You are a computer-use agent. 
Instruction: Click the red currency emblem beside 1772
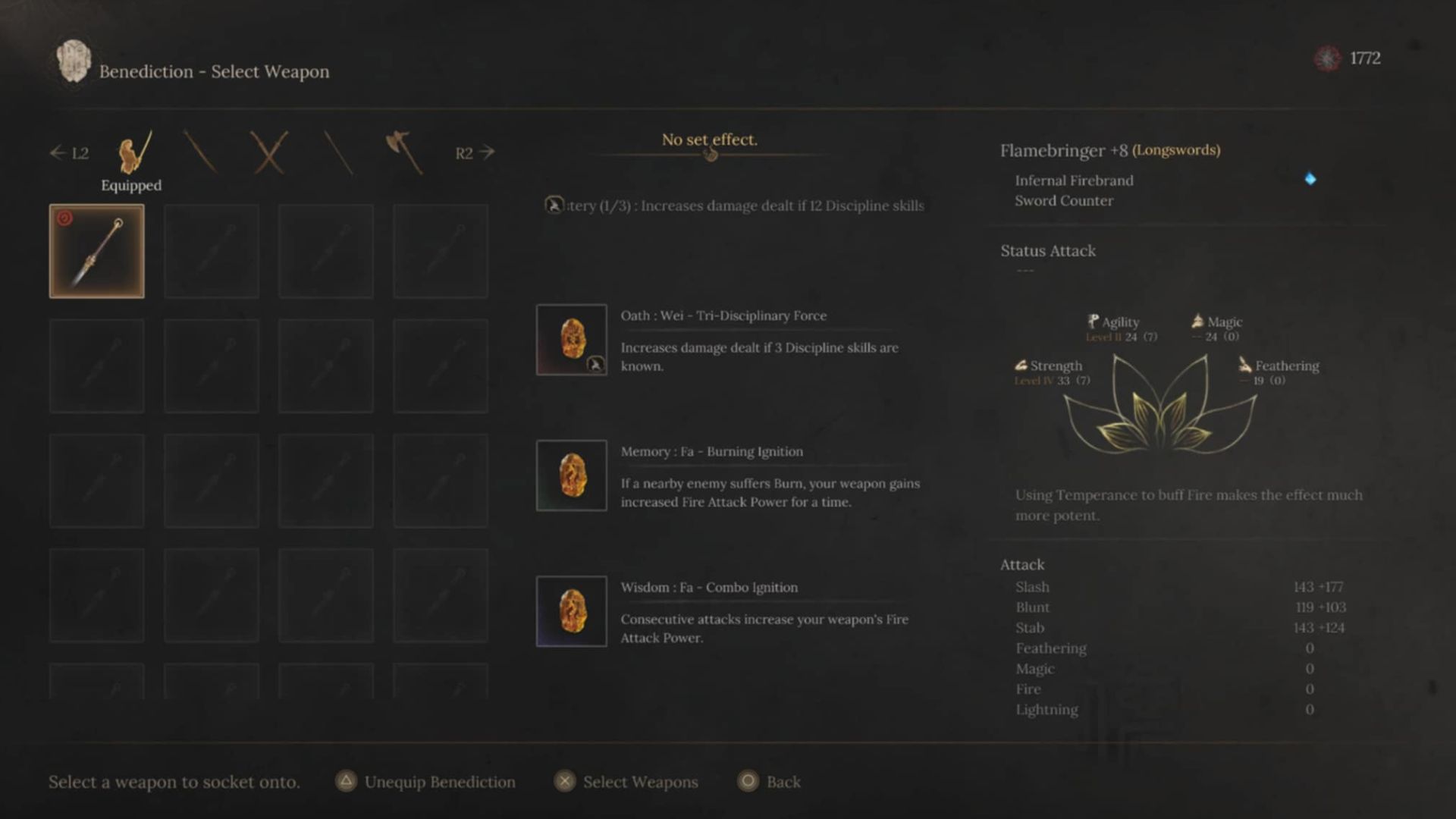[x=1326, y=57]
